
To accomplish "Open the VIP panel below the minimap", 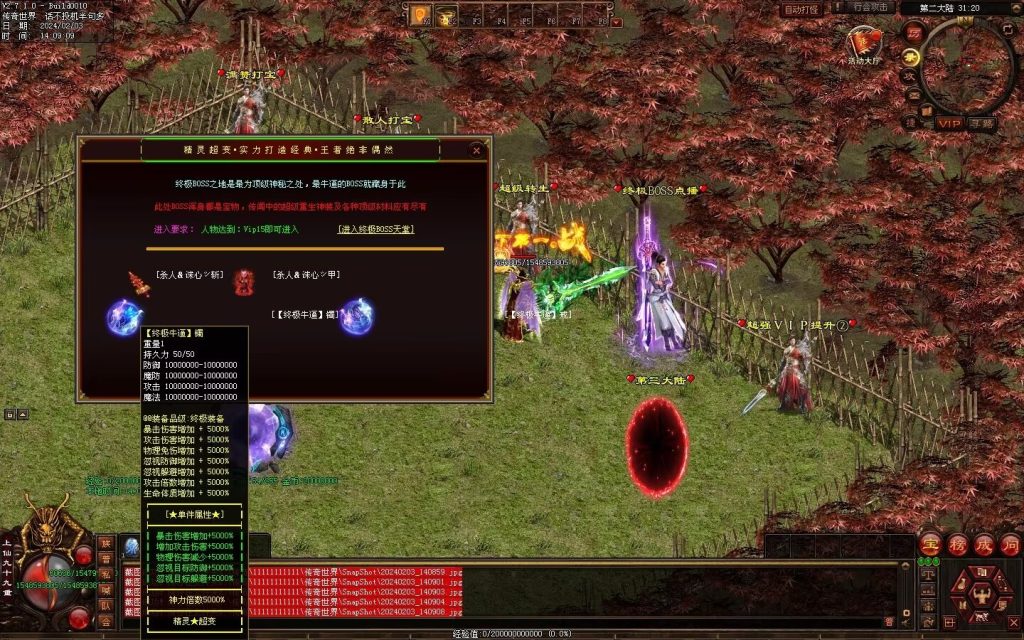I will click(x=949, y=123).
